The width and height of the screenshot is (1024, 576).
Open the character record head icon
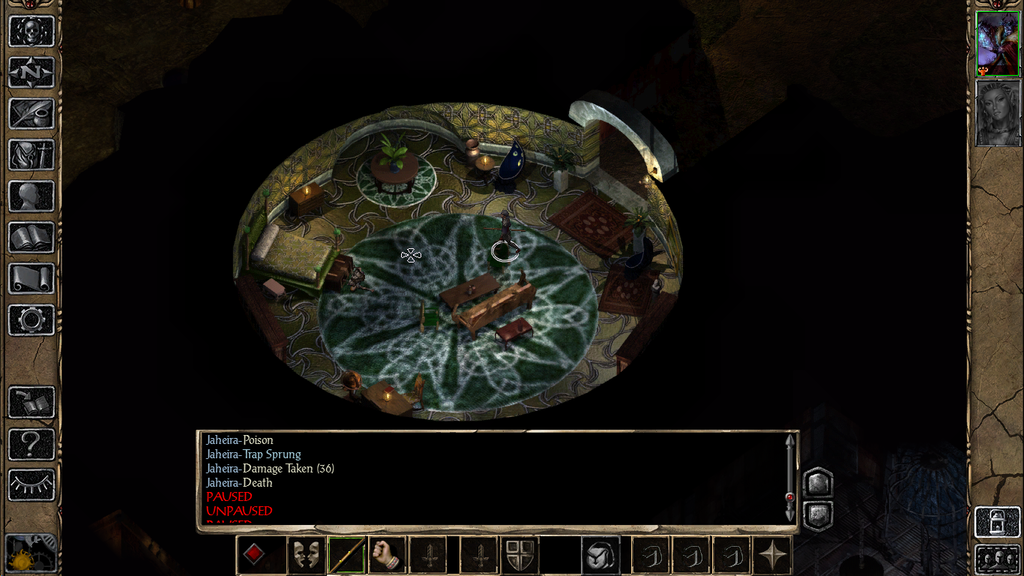[x=31, y=196]
